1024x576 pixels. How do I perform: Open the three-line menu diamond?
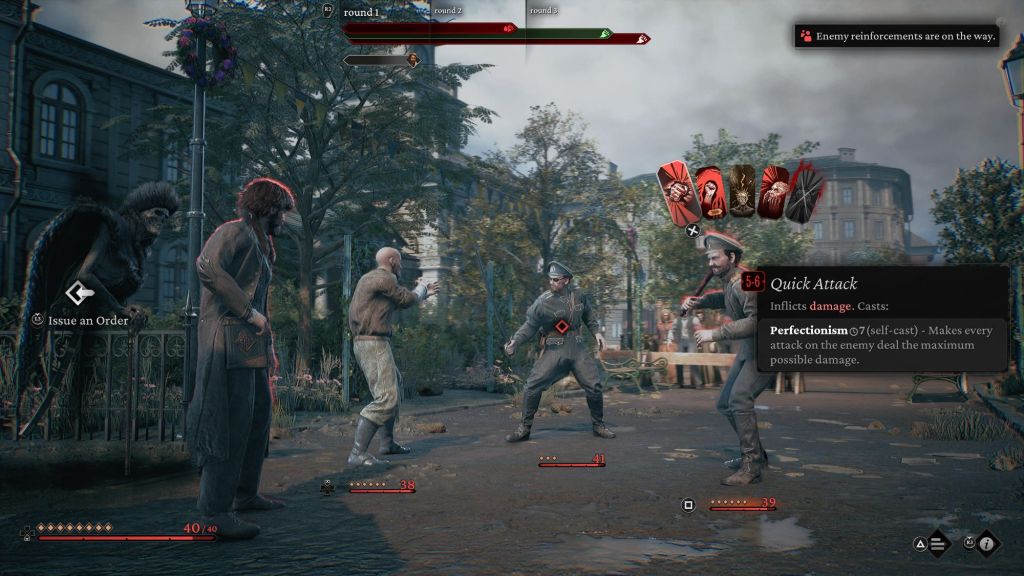point(938,545)
